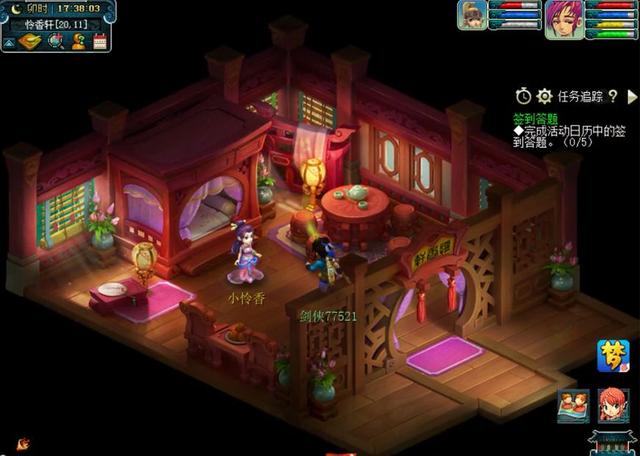Show quest tracker help question mark

611,96
